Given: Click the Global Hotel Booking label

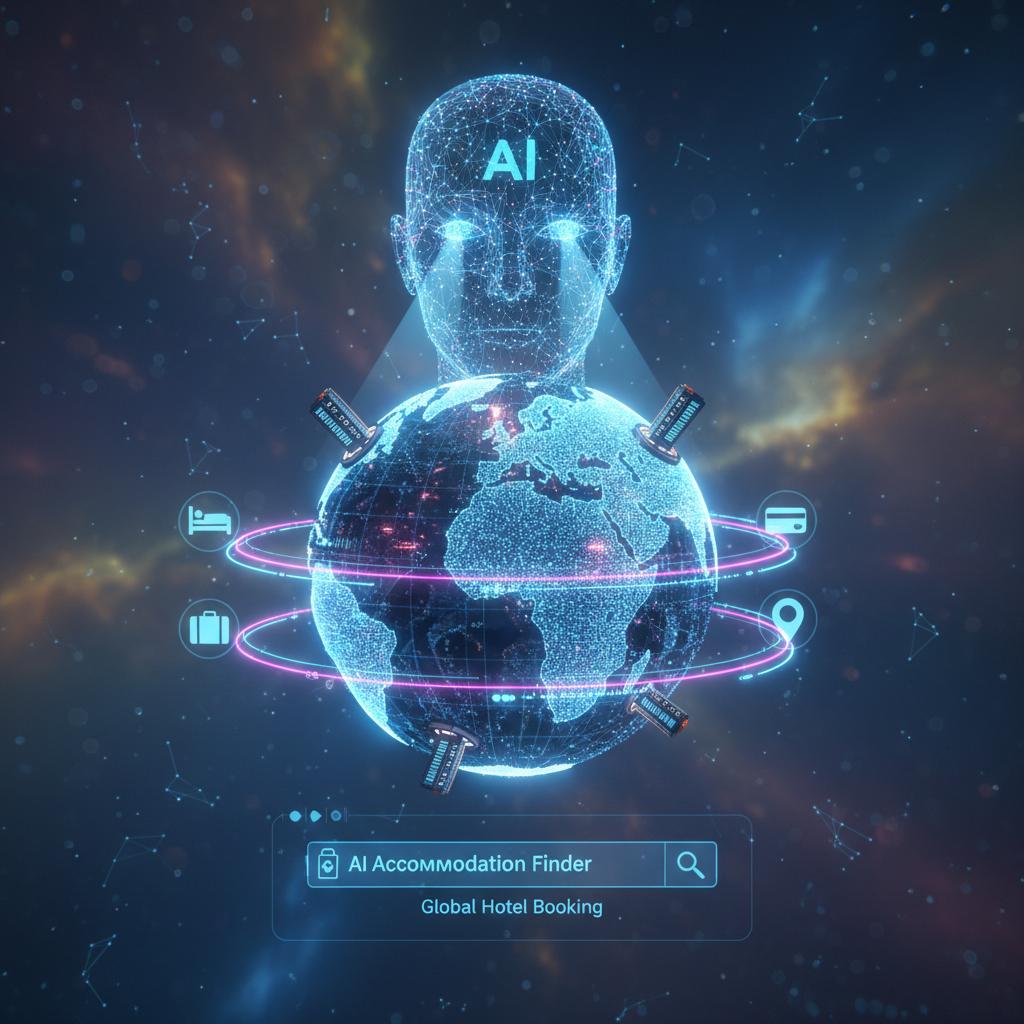Looking at the screenshot, I should [x=512, y=908].
